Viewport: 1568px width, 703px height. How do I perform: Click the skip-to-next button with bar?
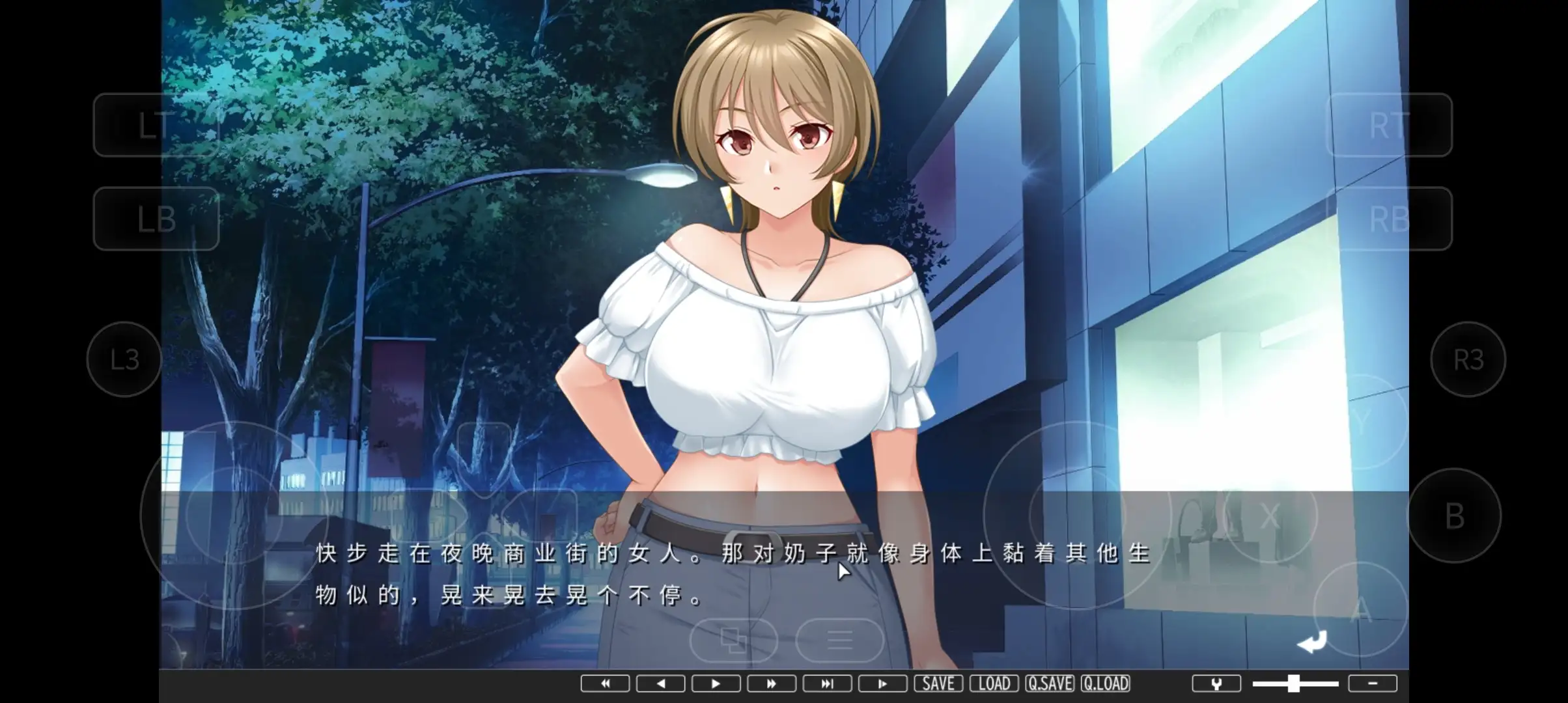[x=827, y=683]
